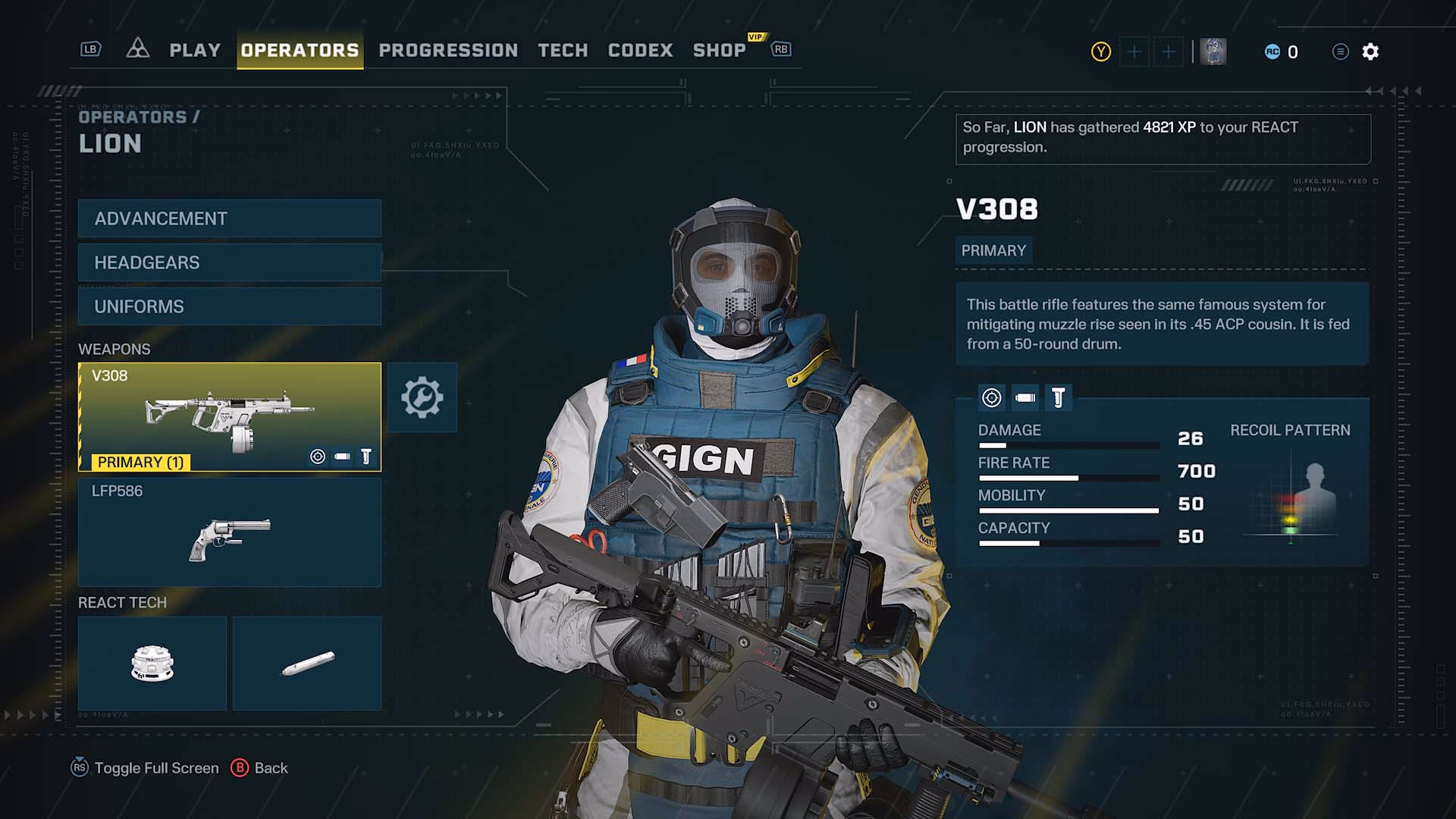Select the scope sight icon in stats panel
Image resolution: width=1456 pixels, height=819 pixels.
point(993,396)
